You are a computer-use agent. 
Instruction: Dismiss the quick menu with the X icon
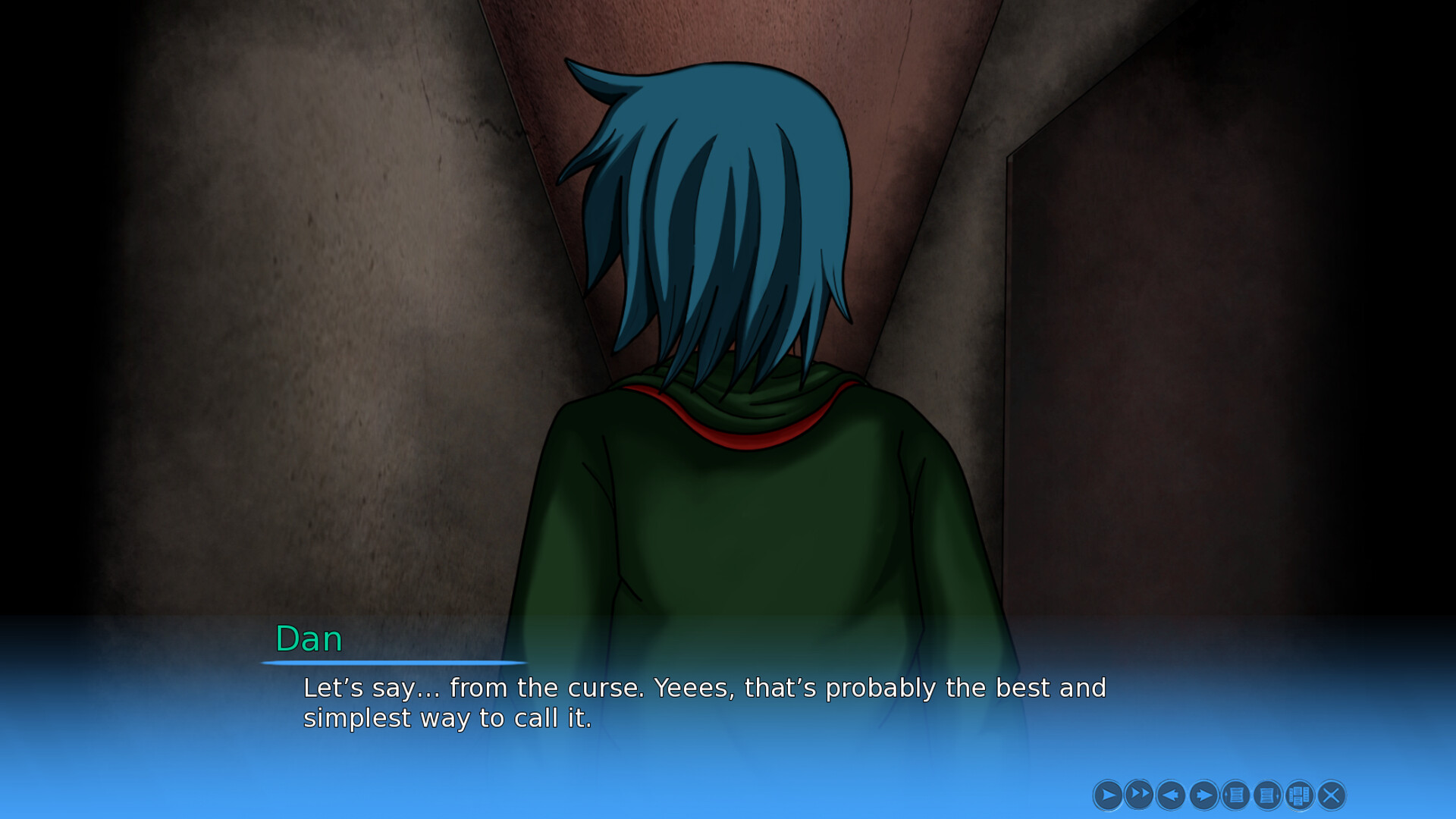[x=1330, y=795]
